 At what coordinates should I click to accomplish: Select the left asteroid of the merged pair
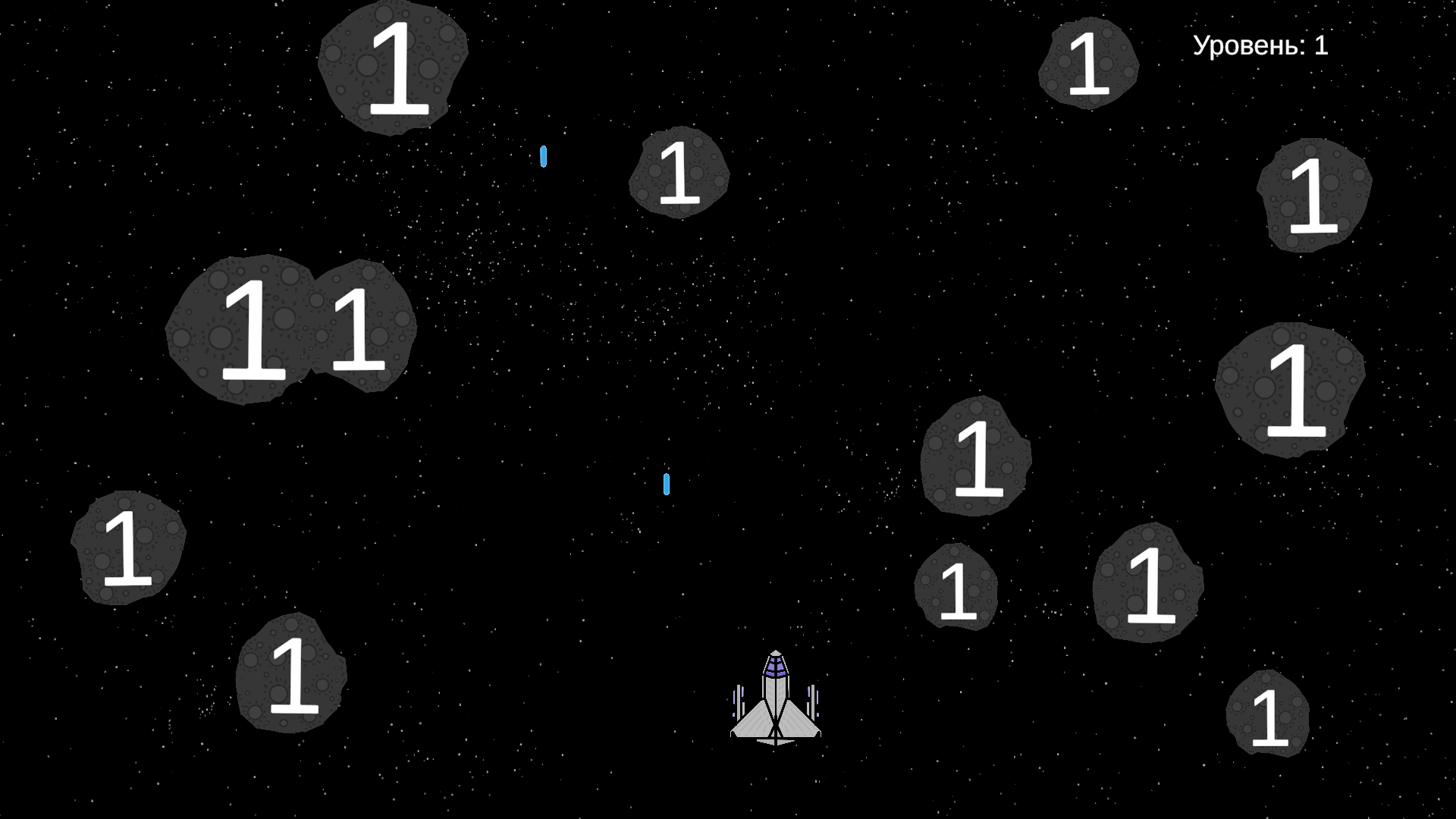(x=250, y=330)
